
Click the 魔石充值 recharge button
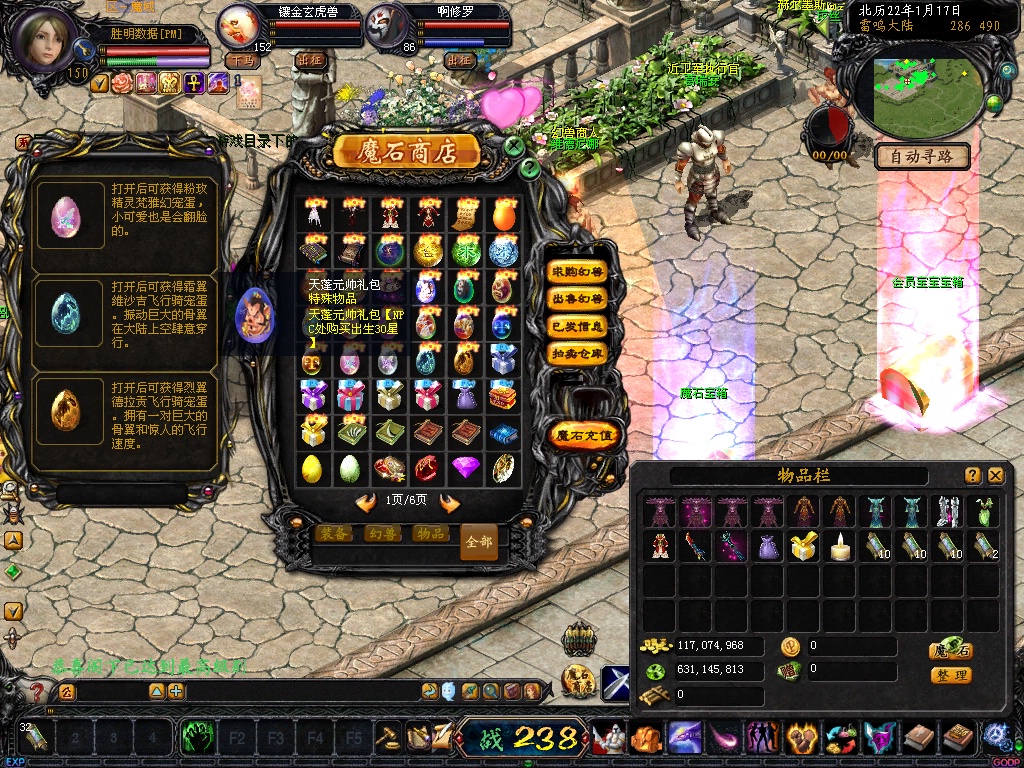(585, 435)
